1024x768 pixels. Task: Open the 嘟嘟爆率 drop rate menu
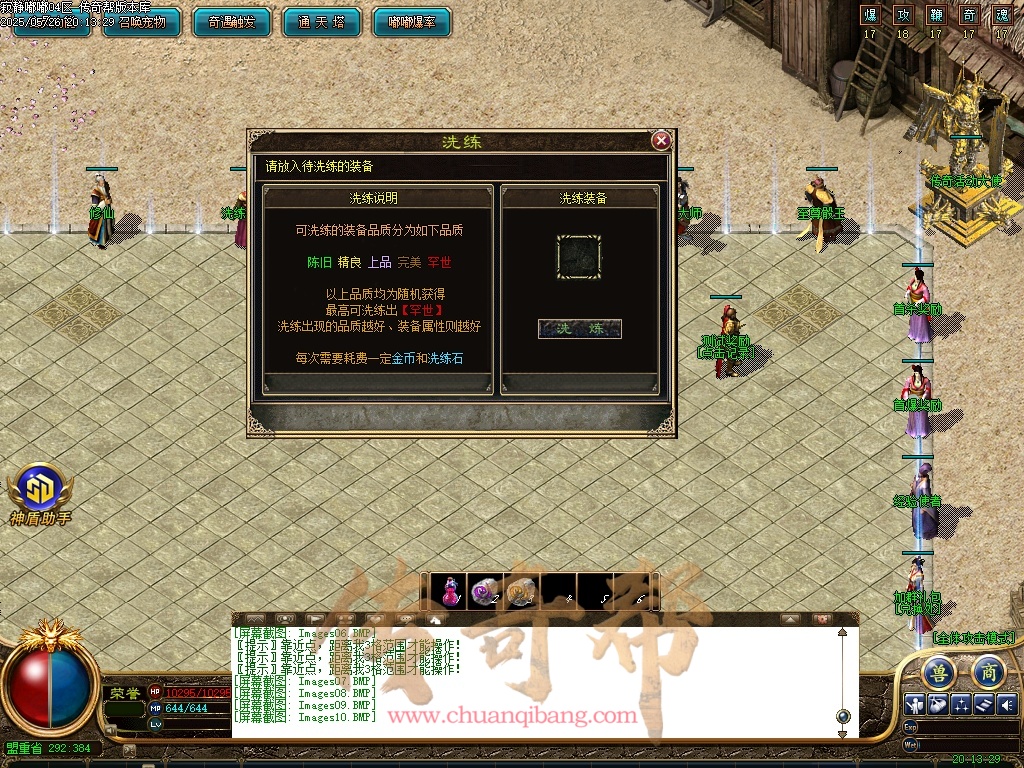(411, 22)
